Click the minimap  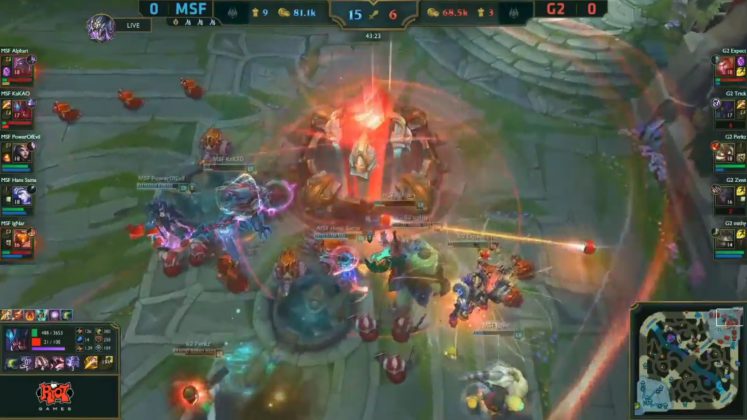(687, 360)
